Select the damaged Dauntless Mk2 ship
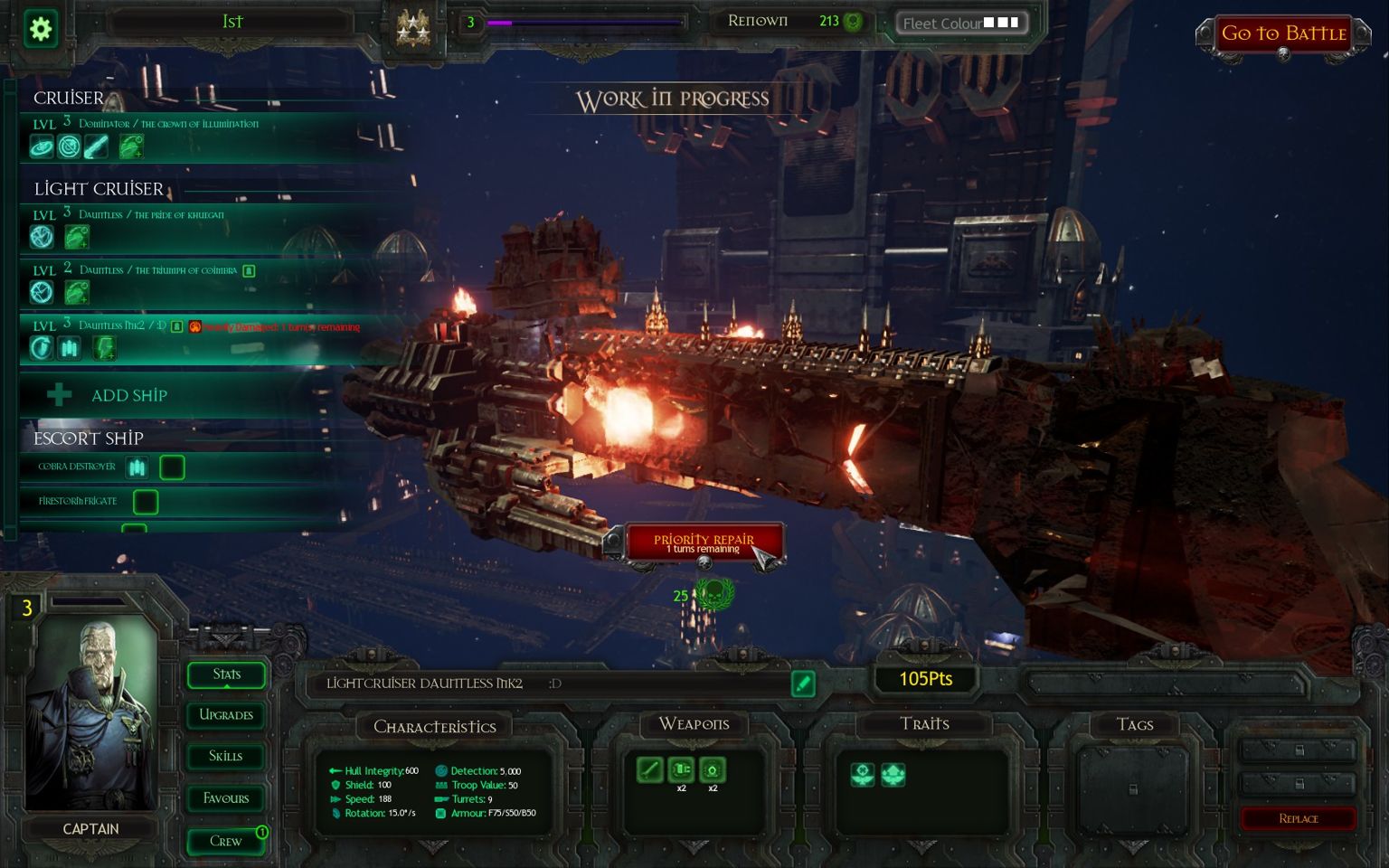1389x868 pixels. tap(181, 337)
